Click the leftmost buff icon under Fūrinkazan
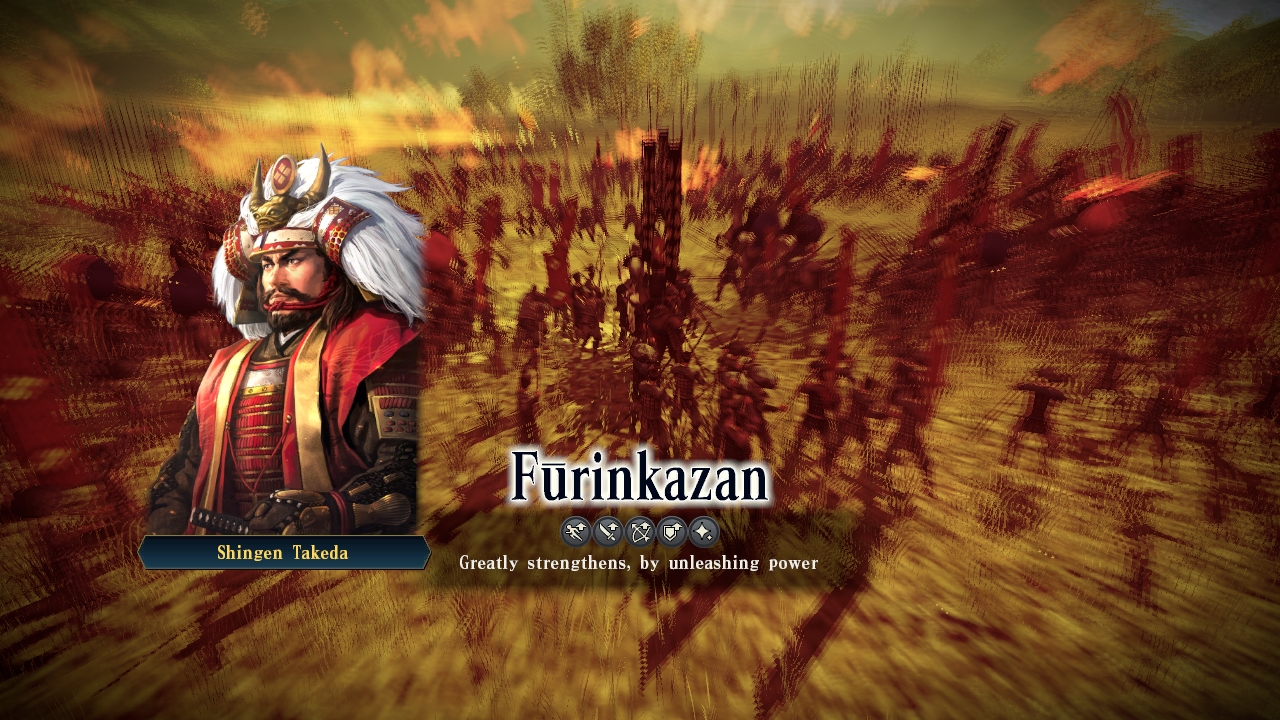 click(x=575, y=532)
